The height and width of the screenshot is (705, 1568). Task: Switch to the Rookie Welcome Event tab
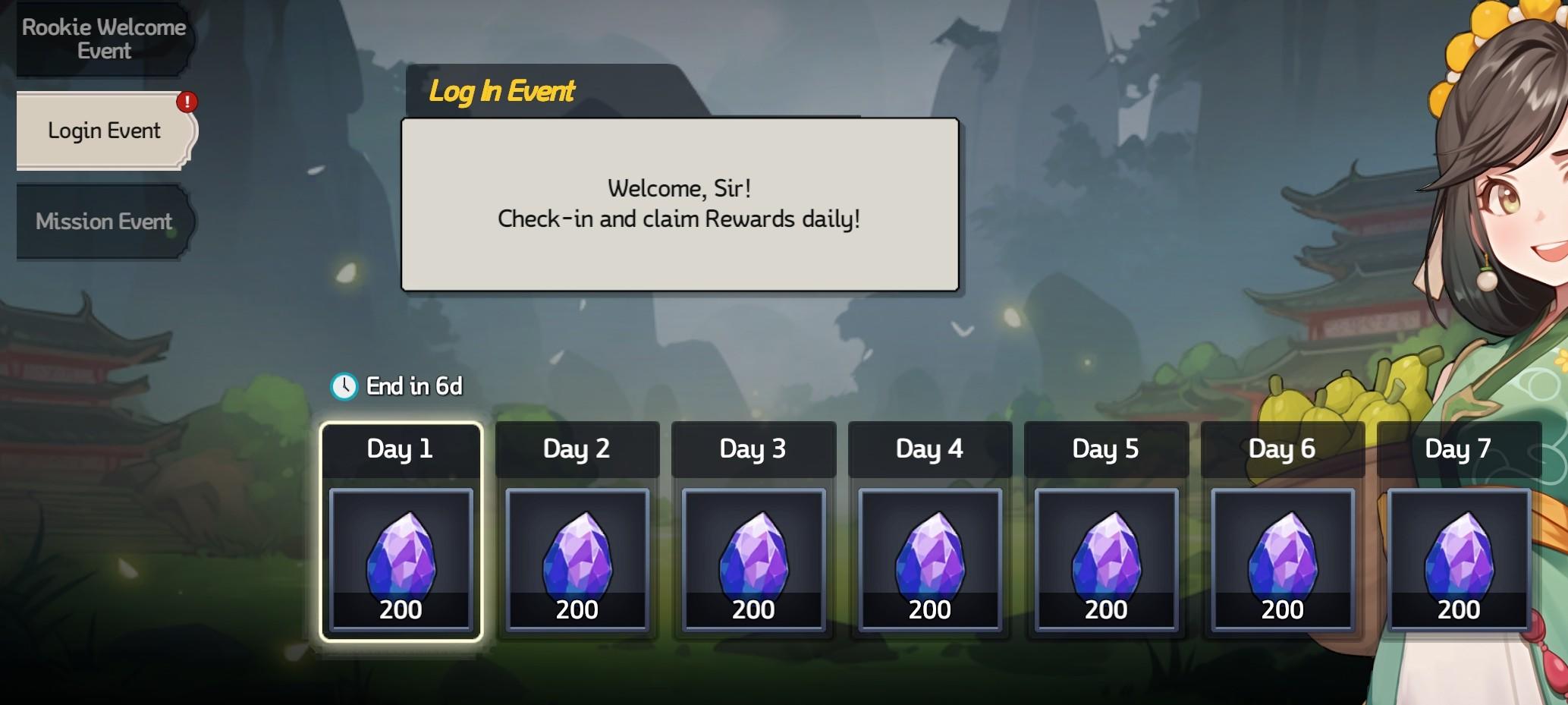point(104,39)
